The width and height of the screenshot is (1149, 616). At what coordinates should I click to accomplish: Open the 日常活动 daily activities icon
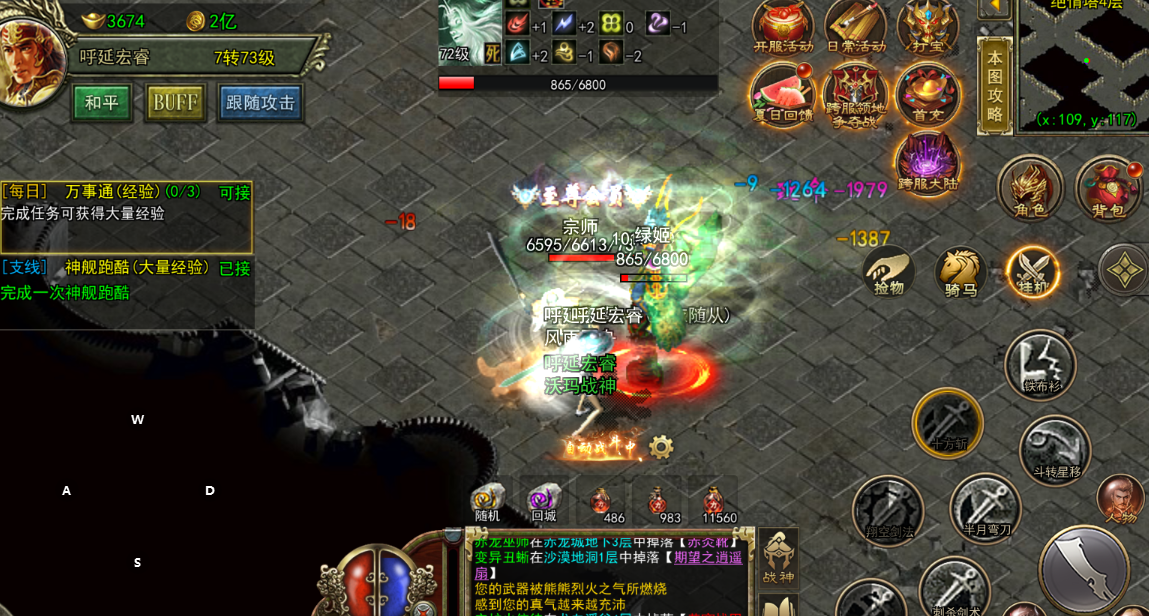pos(855,26)
